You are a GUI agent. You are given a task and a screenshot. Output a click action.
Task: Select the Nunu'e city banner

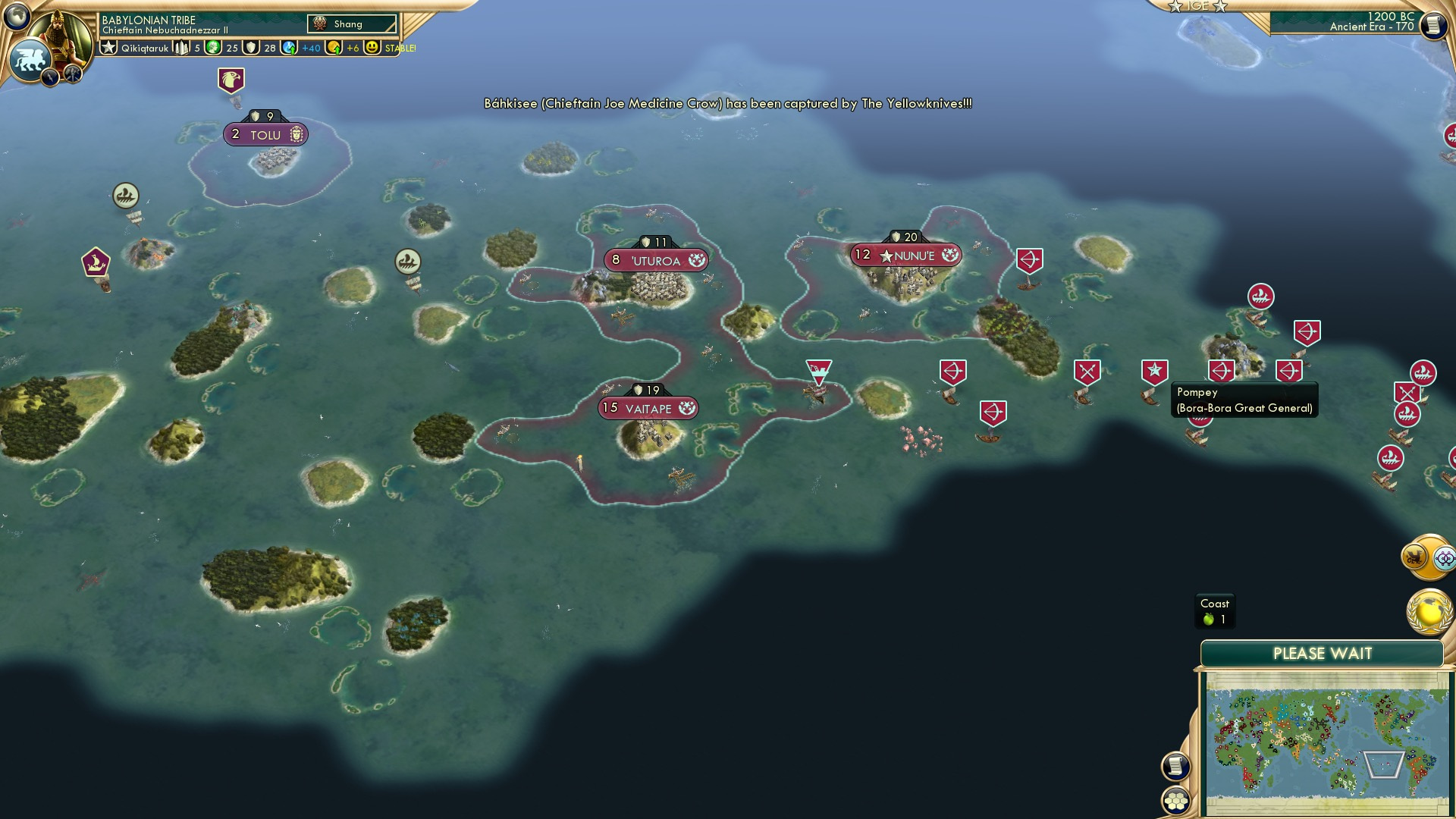[907, 255]
